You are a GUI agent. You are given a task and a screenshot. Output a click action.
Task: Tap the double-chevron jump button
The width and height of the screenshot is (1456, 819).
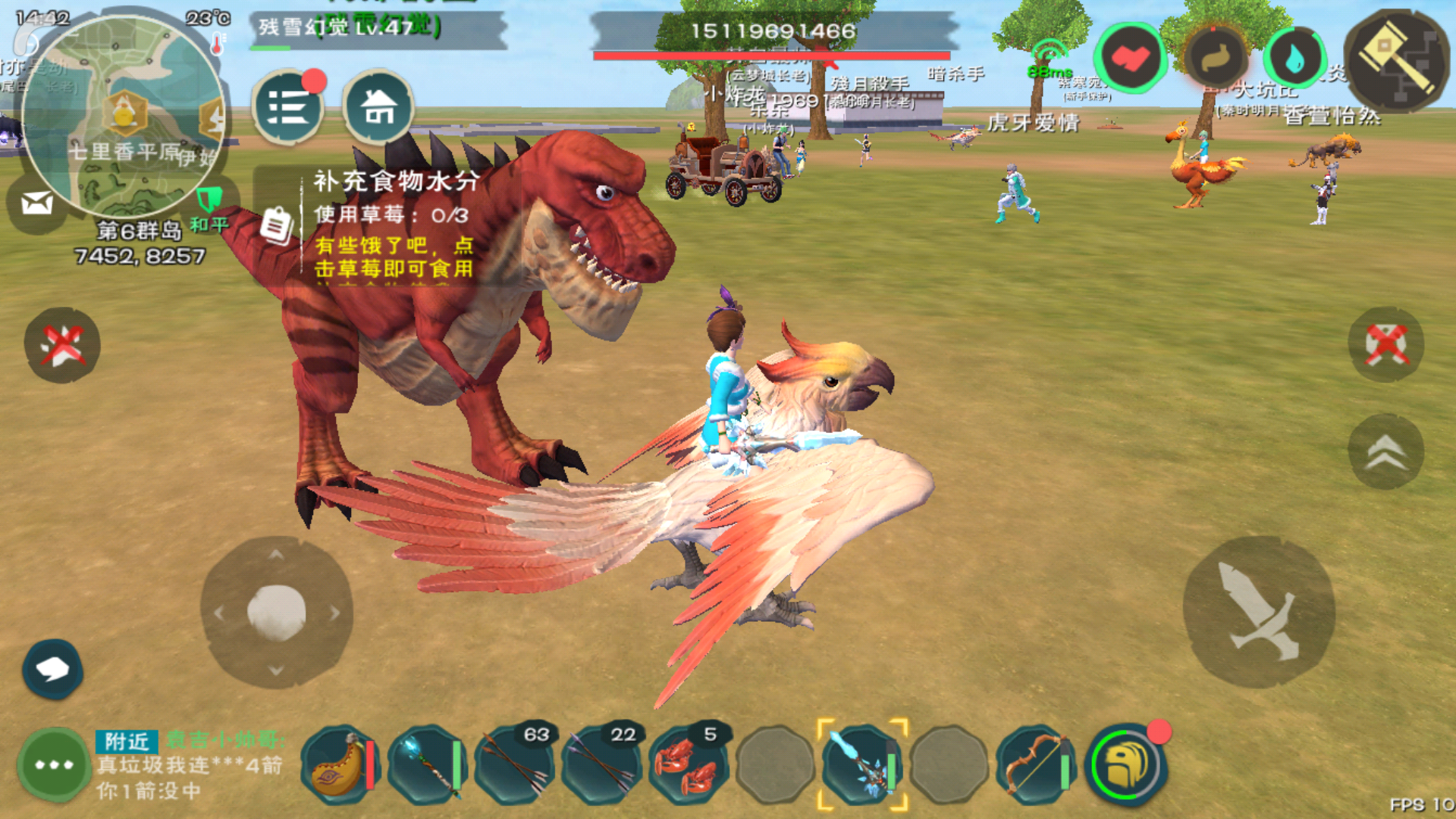click(1385, 452)
